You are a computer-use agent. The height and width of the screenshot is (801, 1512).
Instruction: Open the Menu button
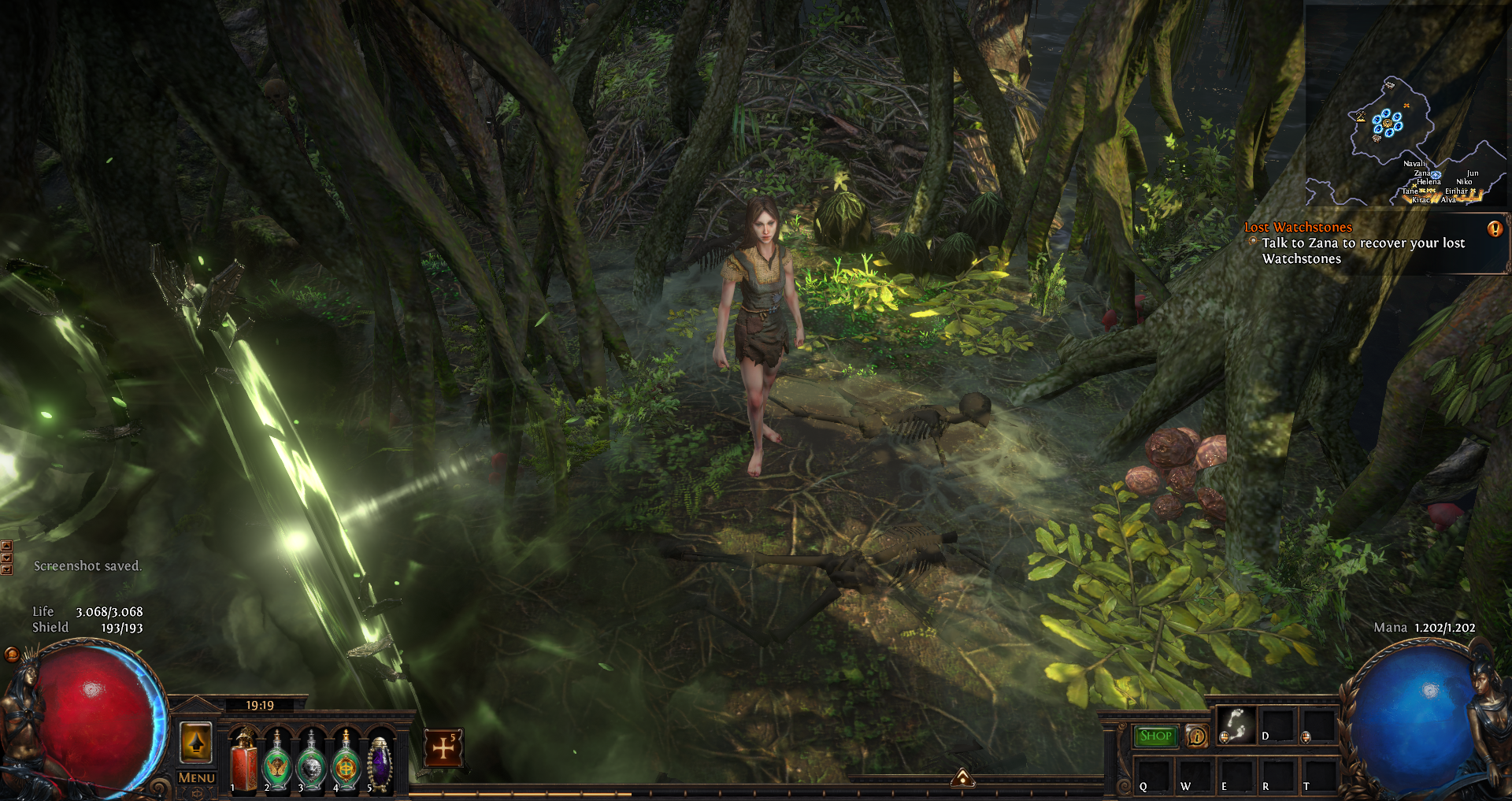point(196,777)
